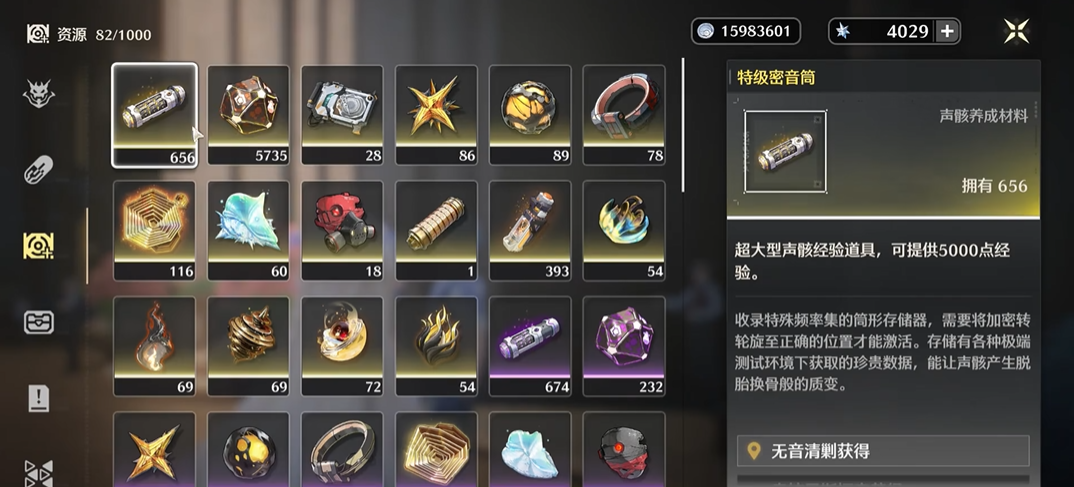Select the device item with 28 count
1074x487 pixels.
tap(342, 114)
